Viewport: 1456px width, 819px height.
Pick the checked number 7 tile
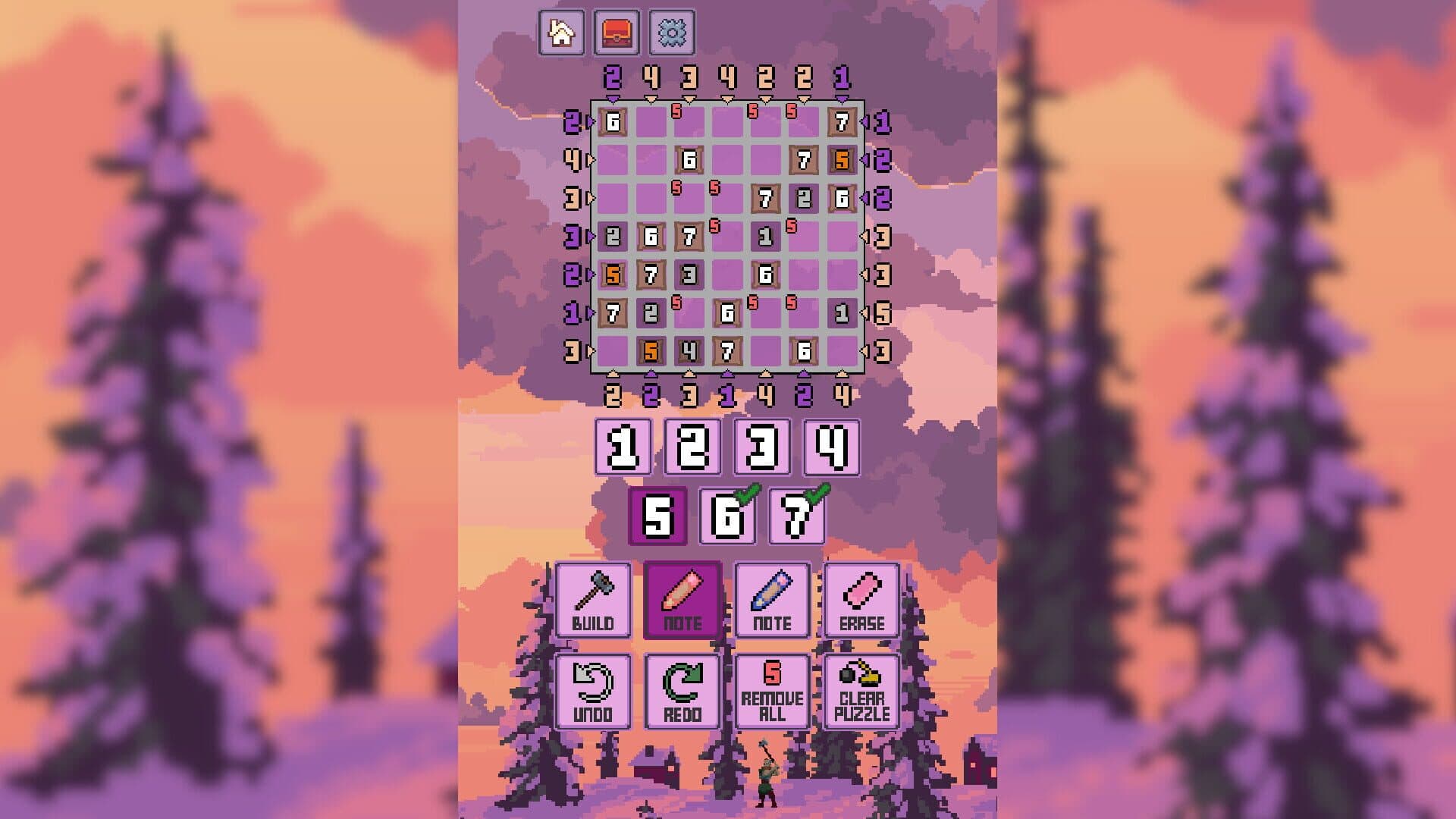pos(797,517)
